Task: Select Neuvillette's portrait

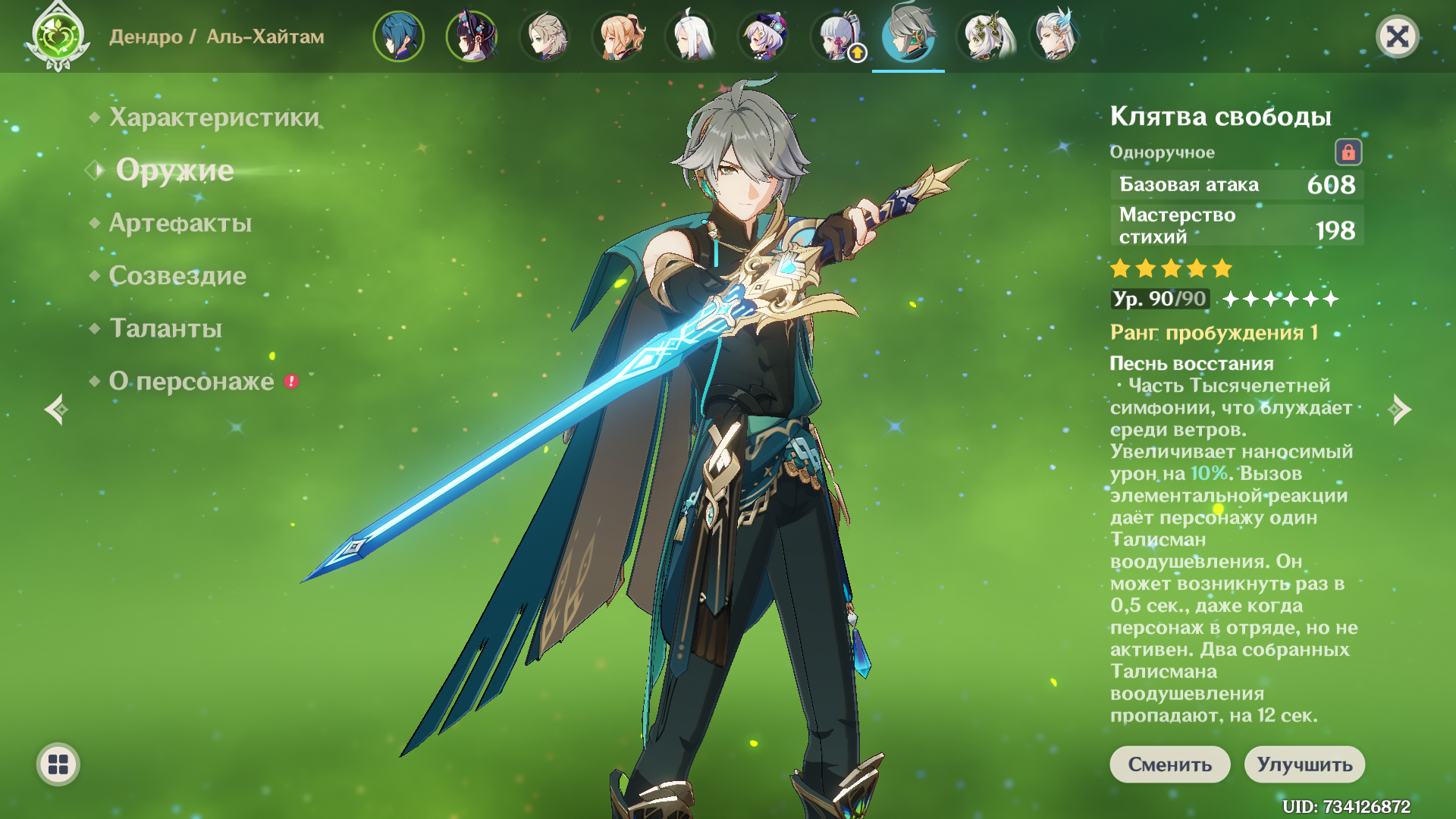Action: [1056, 36]
